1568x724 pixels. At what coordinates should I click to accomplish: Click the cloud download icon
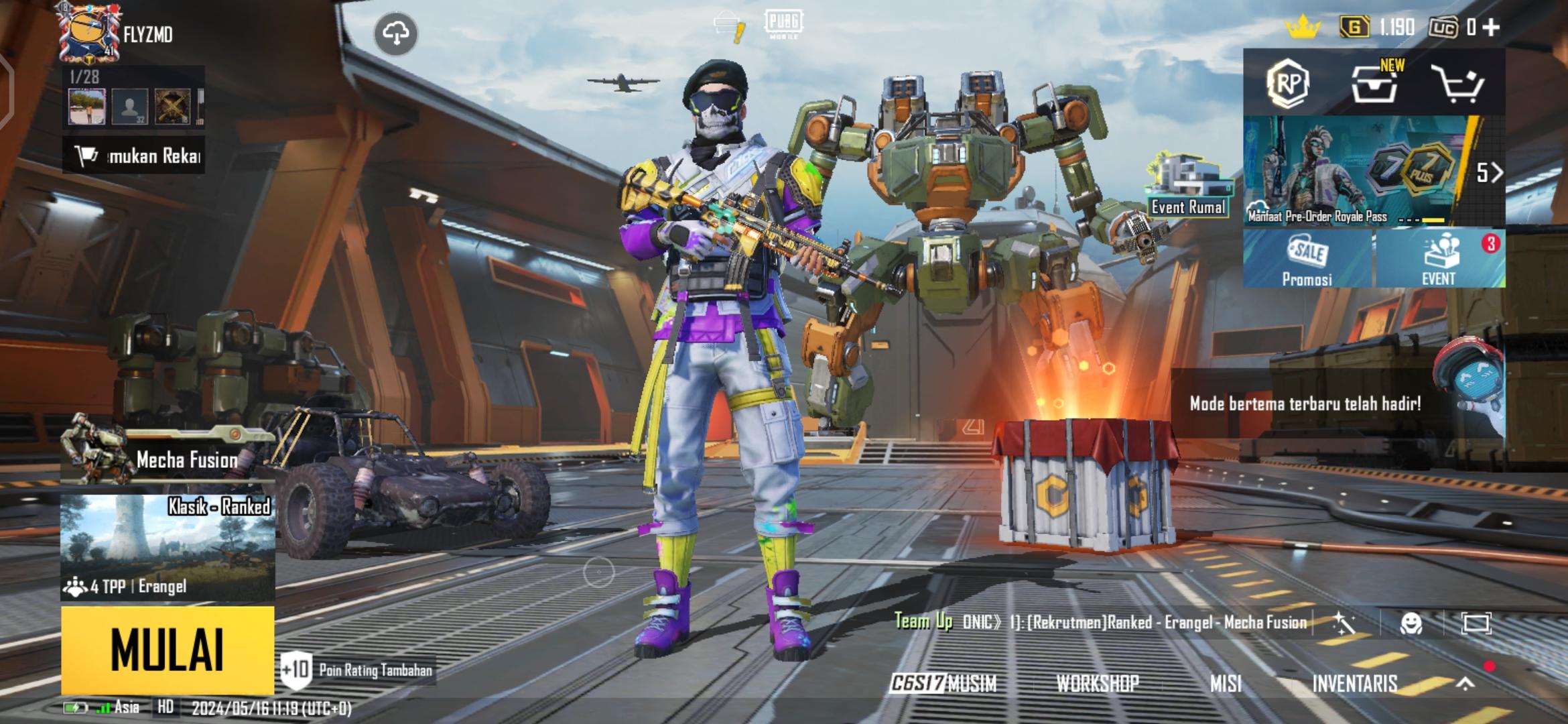coord(396,34)
